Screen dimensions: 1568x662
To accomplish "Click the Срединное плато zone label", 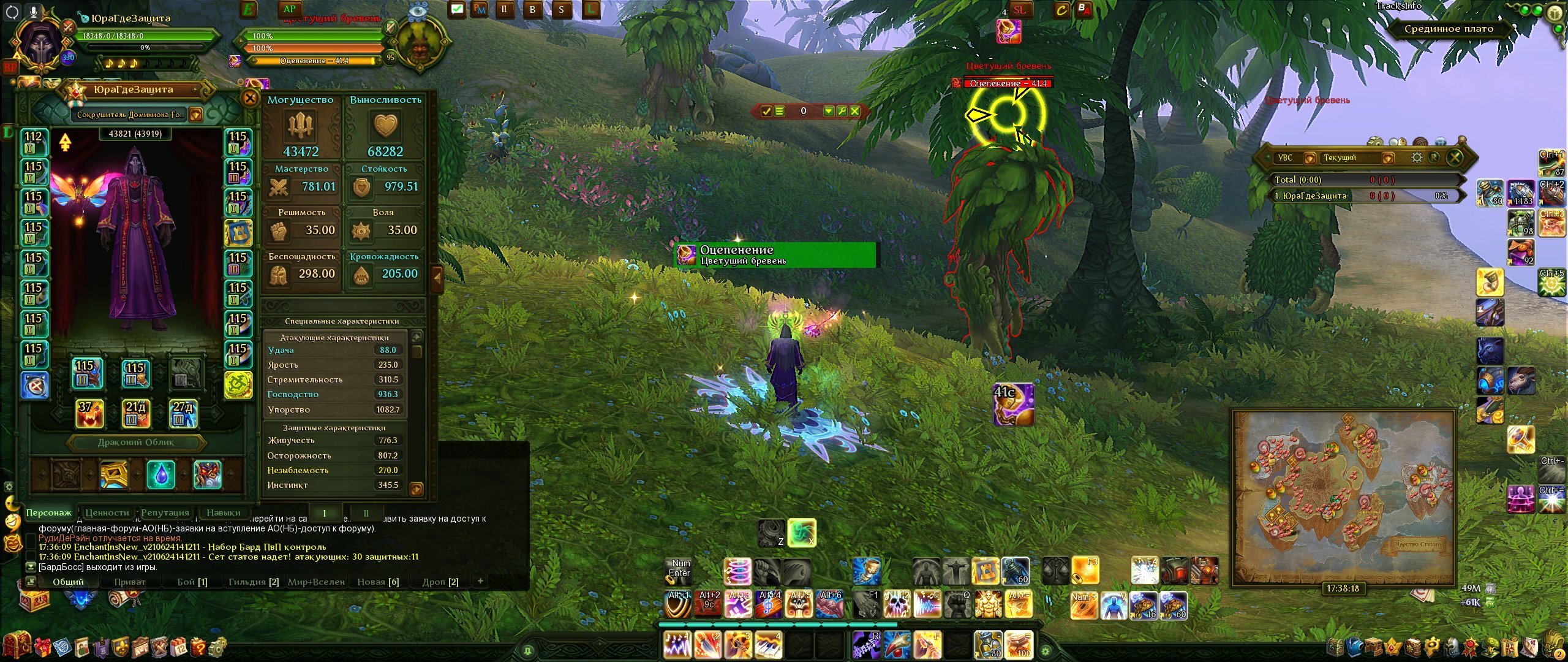I will pyautogui.click(x=1448, y=29).
